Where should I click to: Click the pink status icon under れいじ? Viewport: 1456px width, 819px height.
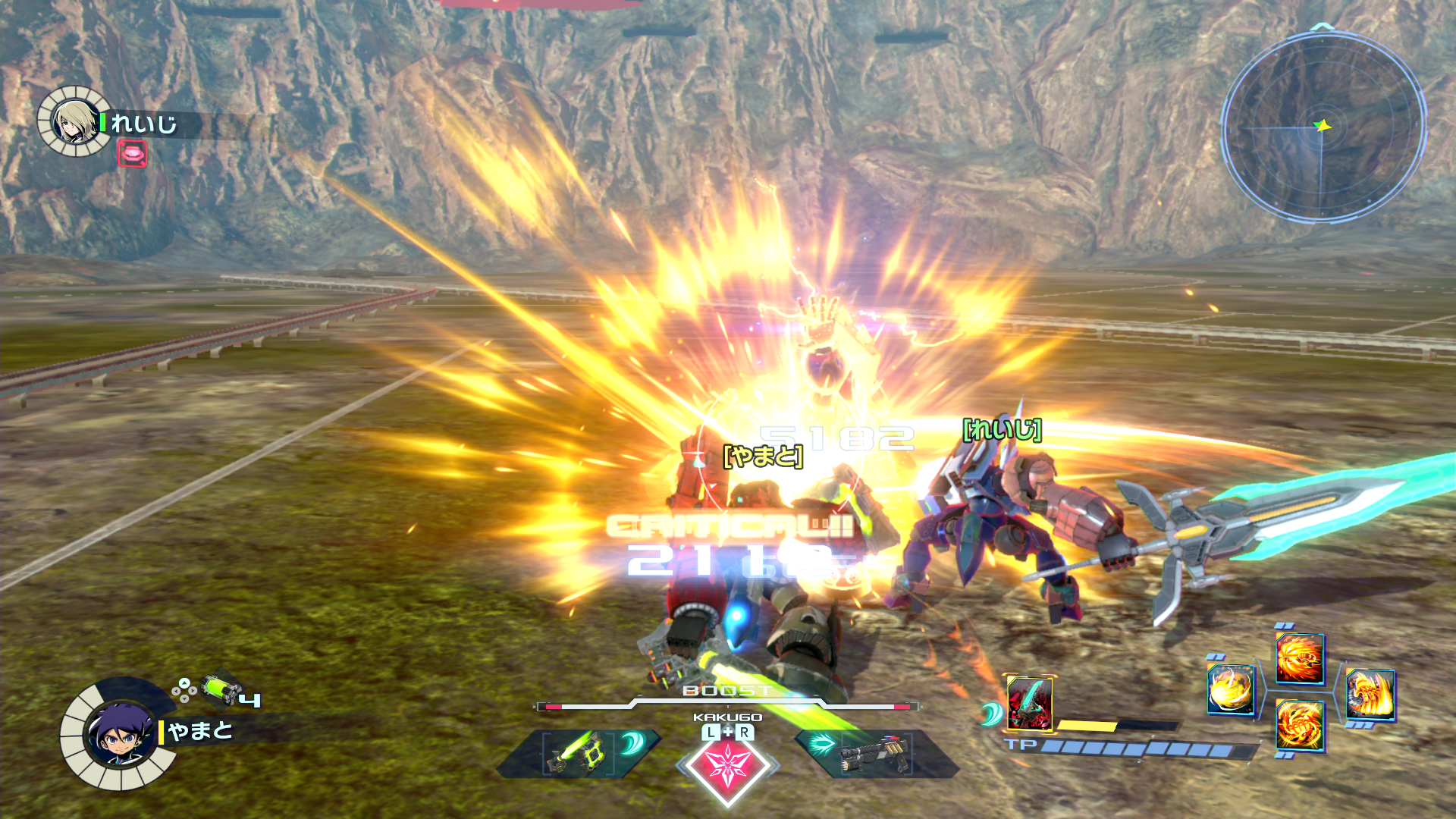pos(132,154)
